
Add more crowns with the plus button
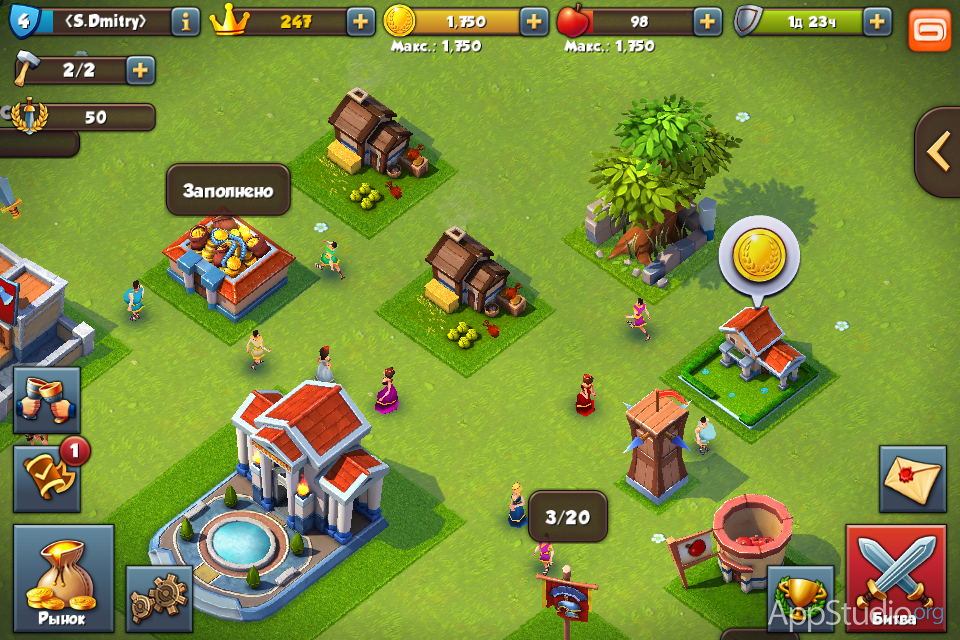pos(361,20)
